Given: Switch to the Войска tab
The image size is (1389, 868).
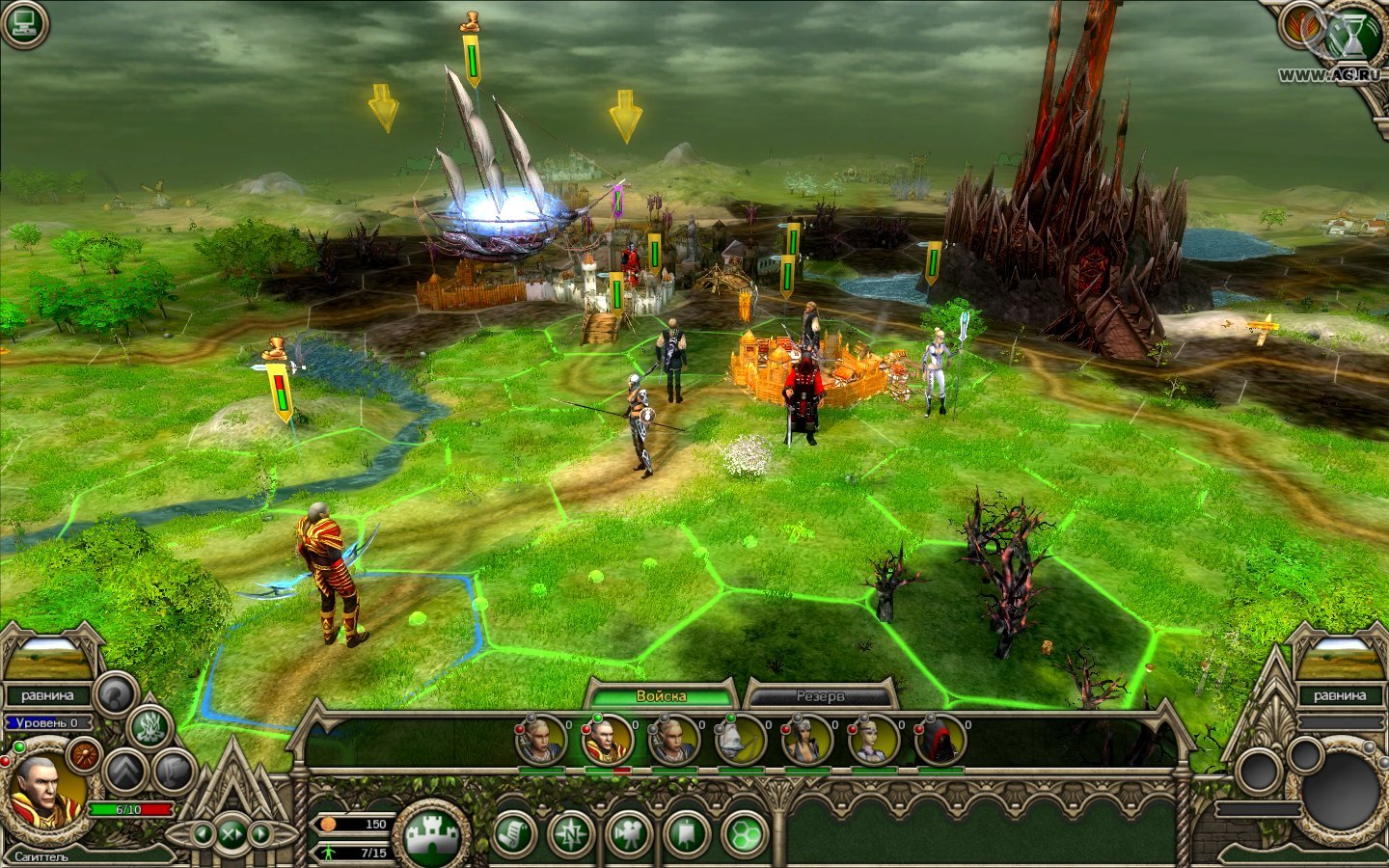Looking at the screenshot, I should point(662,695).
